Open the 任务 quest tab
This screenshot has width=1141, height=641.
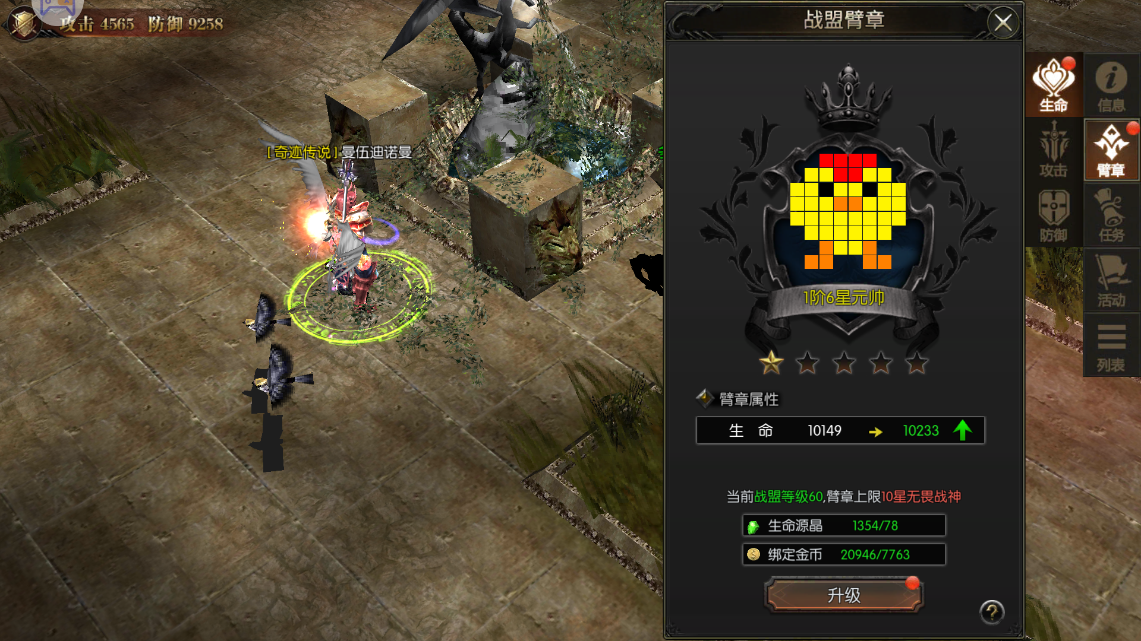[x=1111, y=216]
